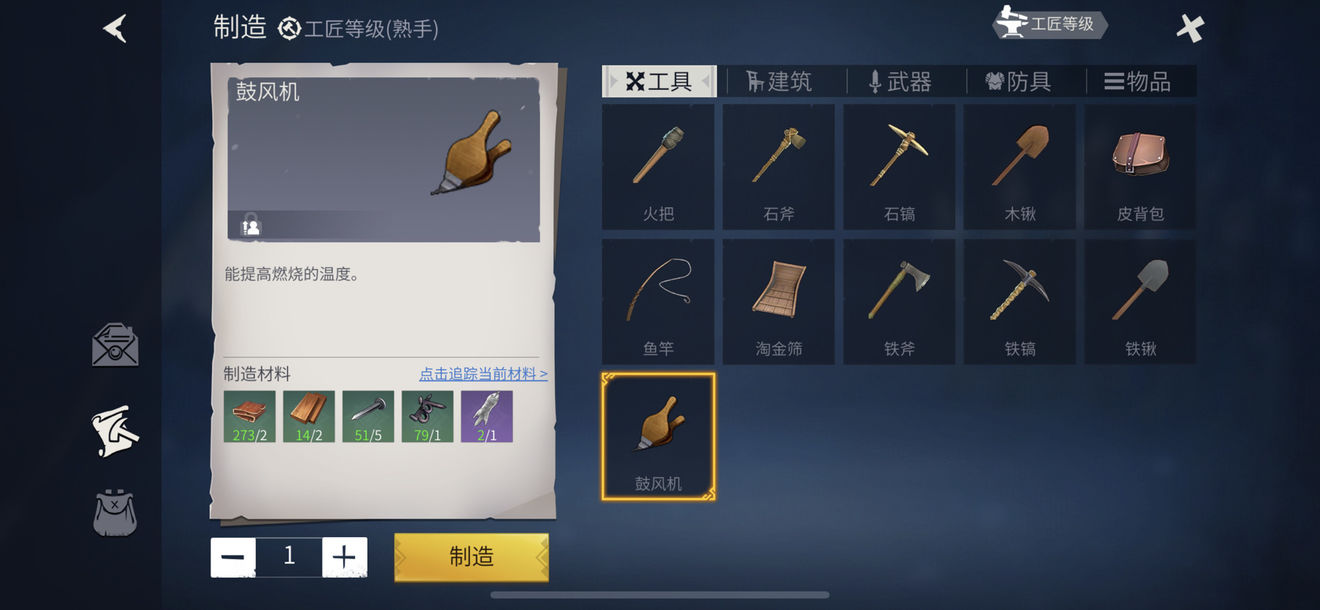The height and width of the screenshot is (610, 1320).
Task: Select the 皮背包 leather backpack recipe
Action: pos(1140,167)
